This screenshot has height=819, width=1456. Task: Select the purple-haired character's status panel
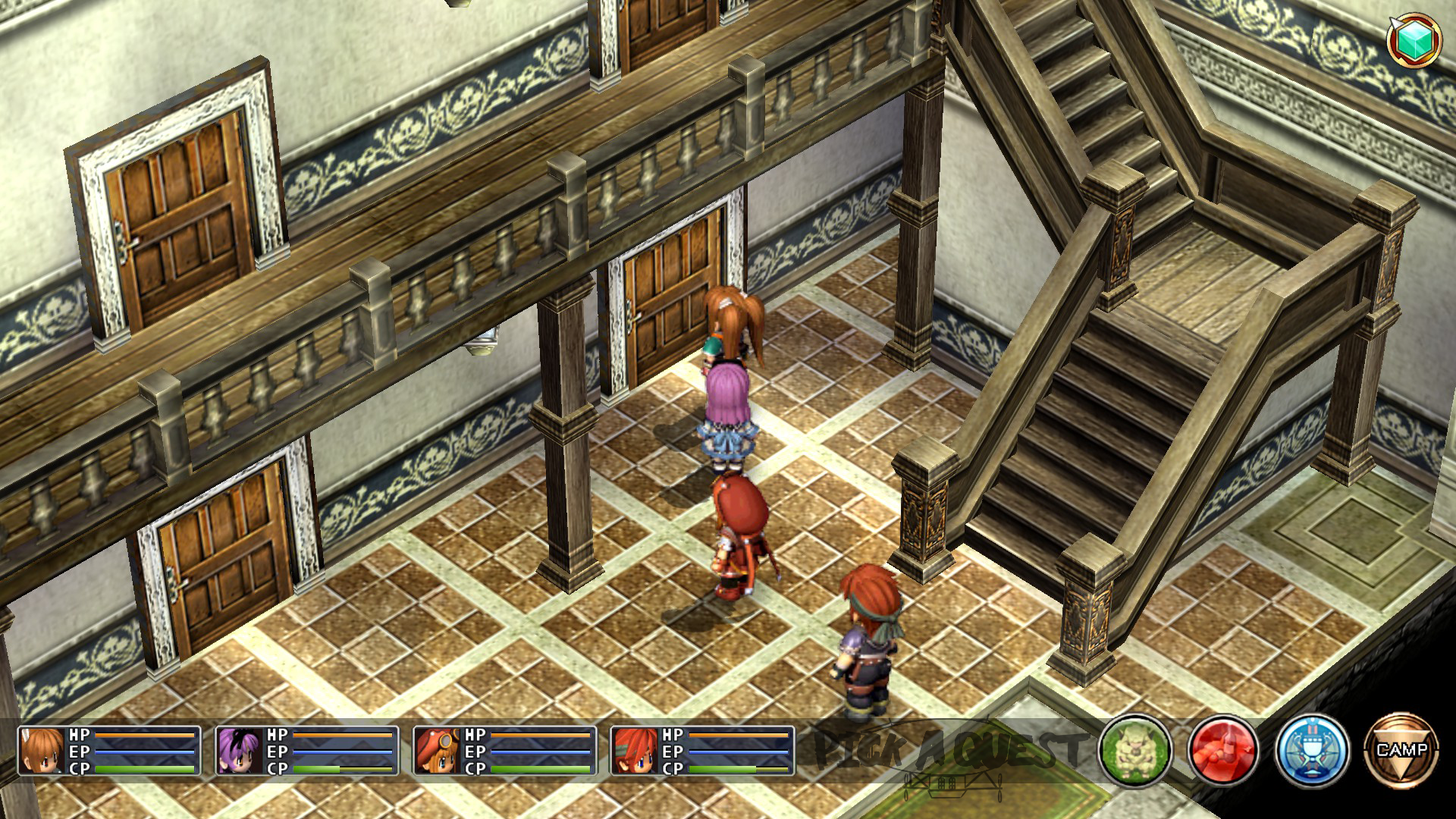click(307, 751)
